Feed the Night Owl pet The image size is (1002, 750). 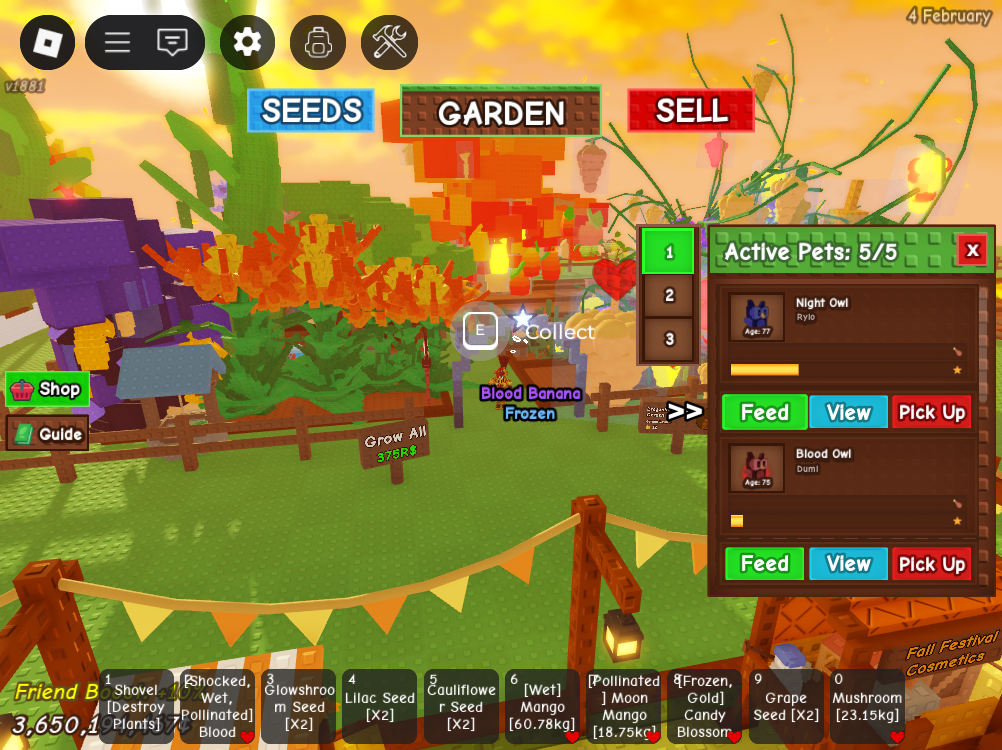[x=764, y=412]
